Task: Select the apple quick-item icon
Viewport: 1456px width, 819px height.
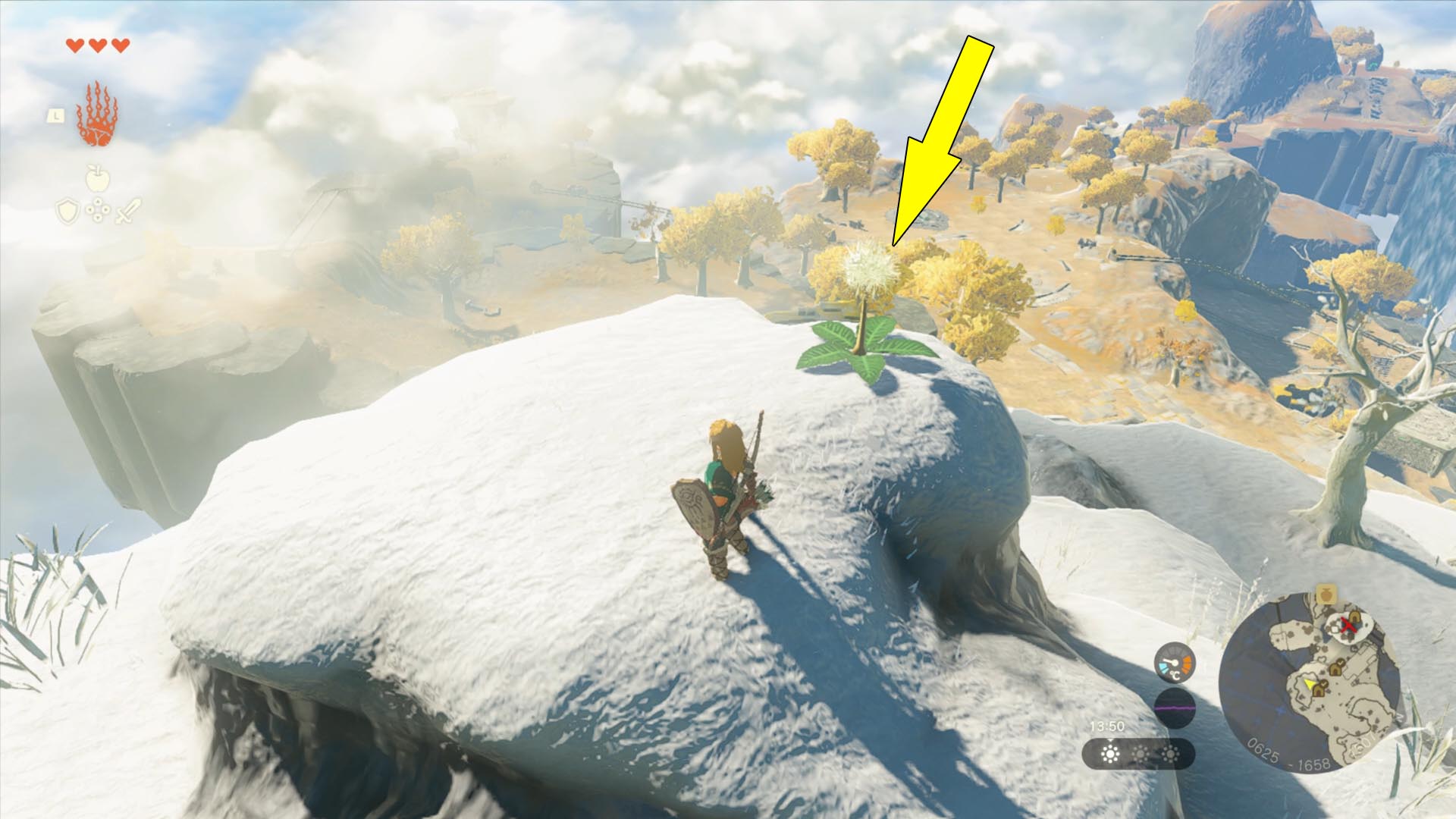Action: tap(97, 179)
